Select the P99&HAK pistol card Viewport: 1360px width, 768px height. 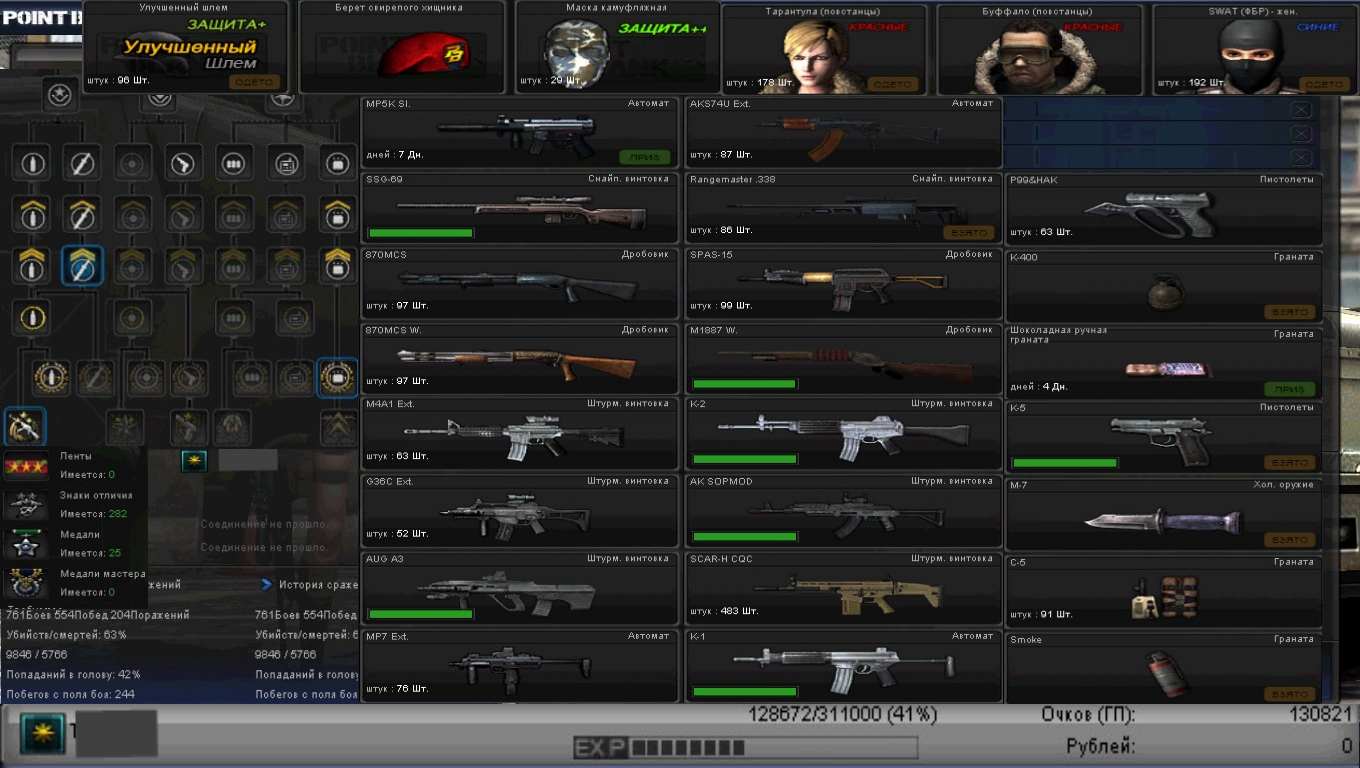(1163, 210)
